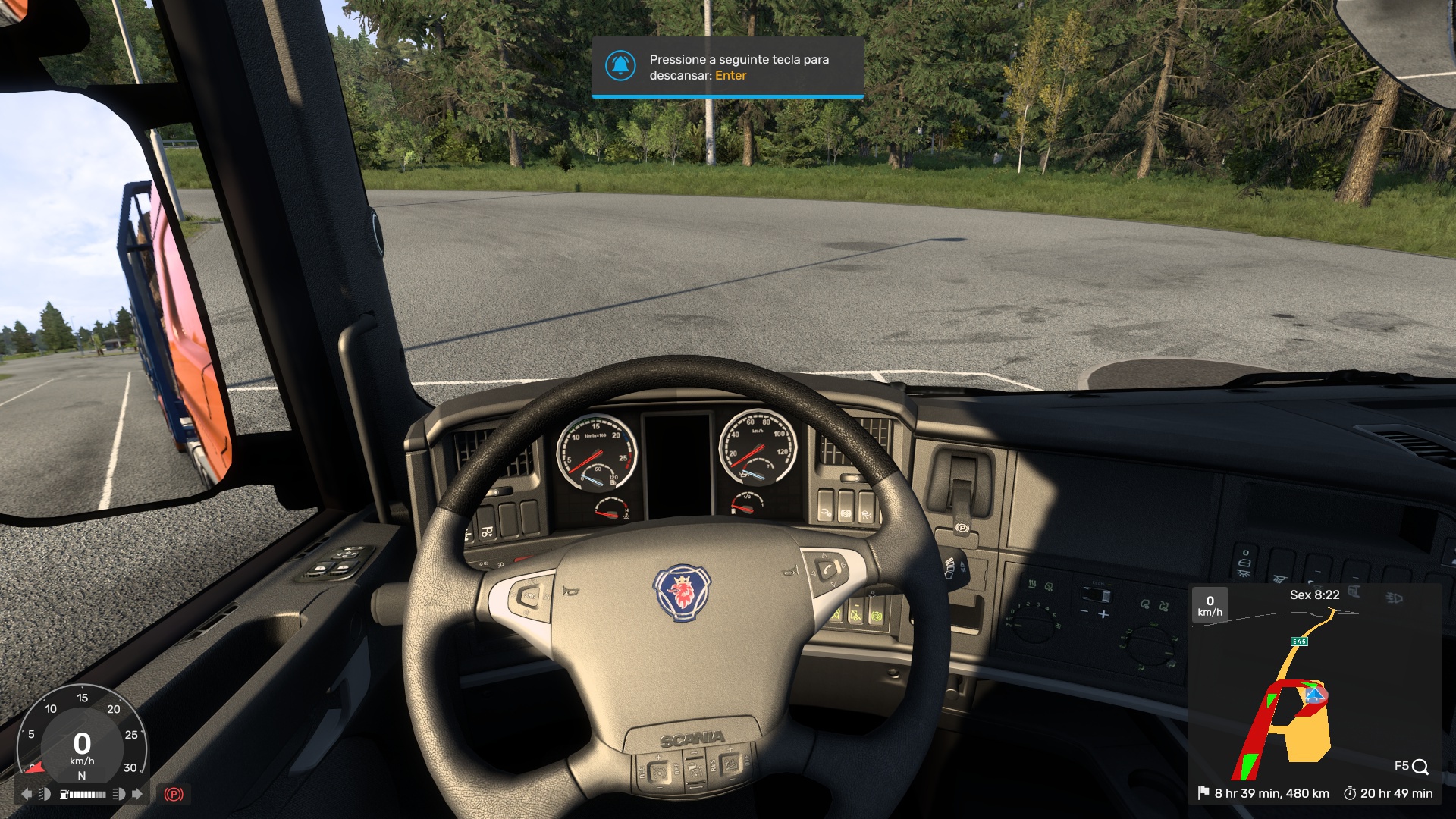1456x819 pixels.
Task: Toggle the low beam headlight icon
Action: click(x=45, y=794)
